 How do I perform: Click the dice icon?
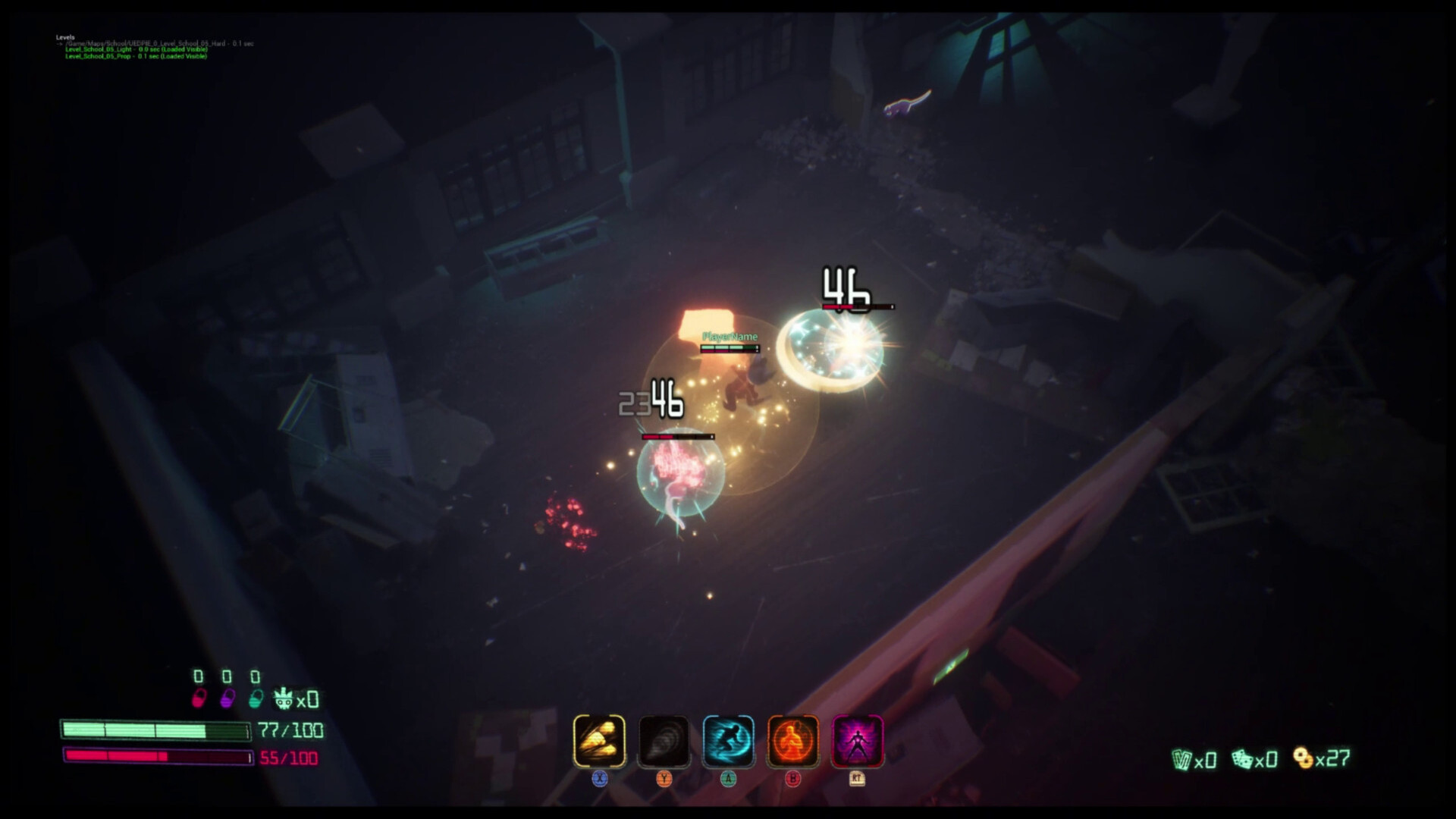(x=1241, y=759)
